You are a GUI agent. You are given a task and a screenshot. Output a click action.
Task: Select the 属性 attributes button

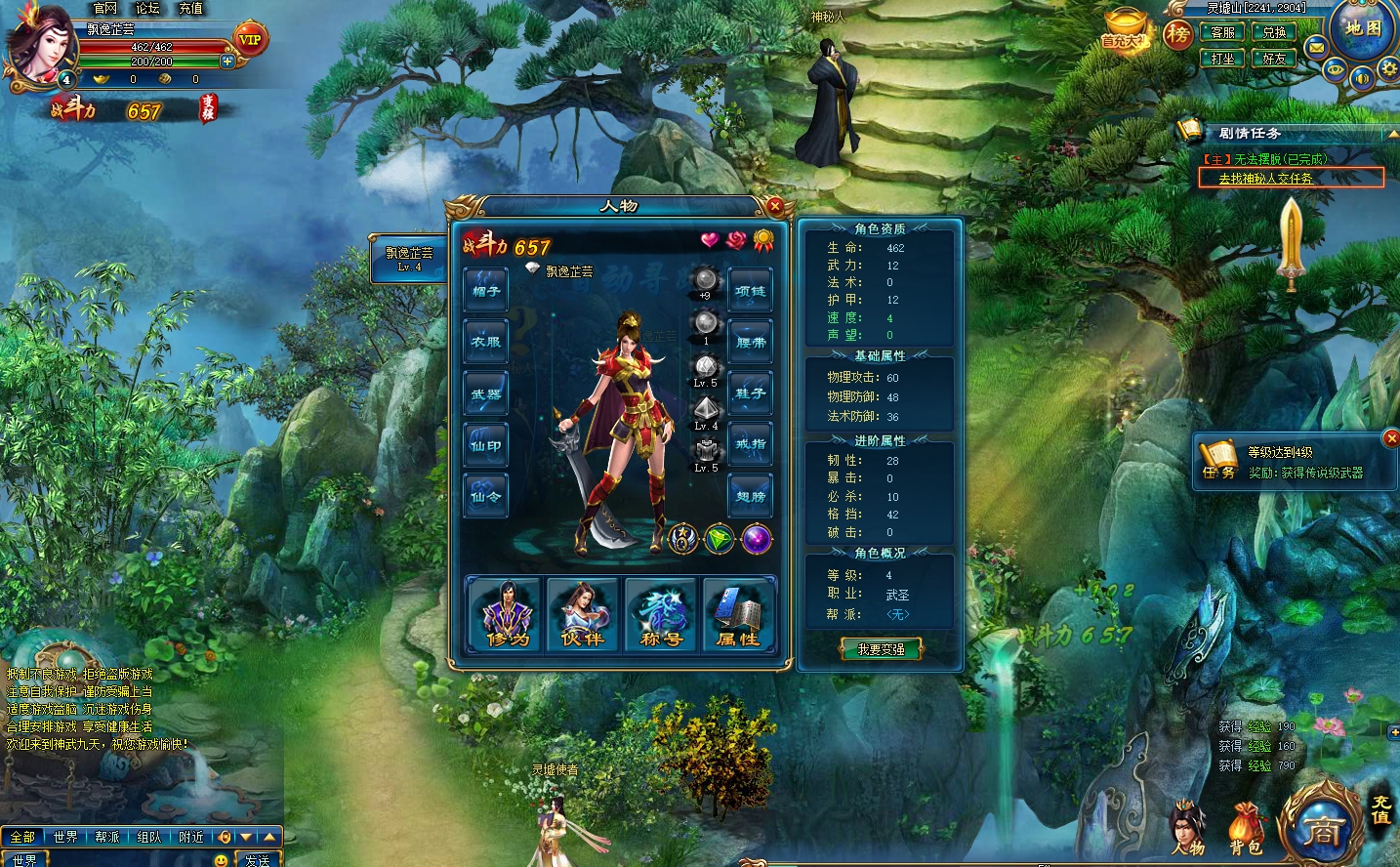(739, 613)
